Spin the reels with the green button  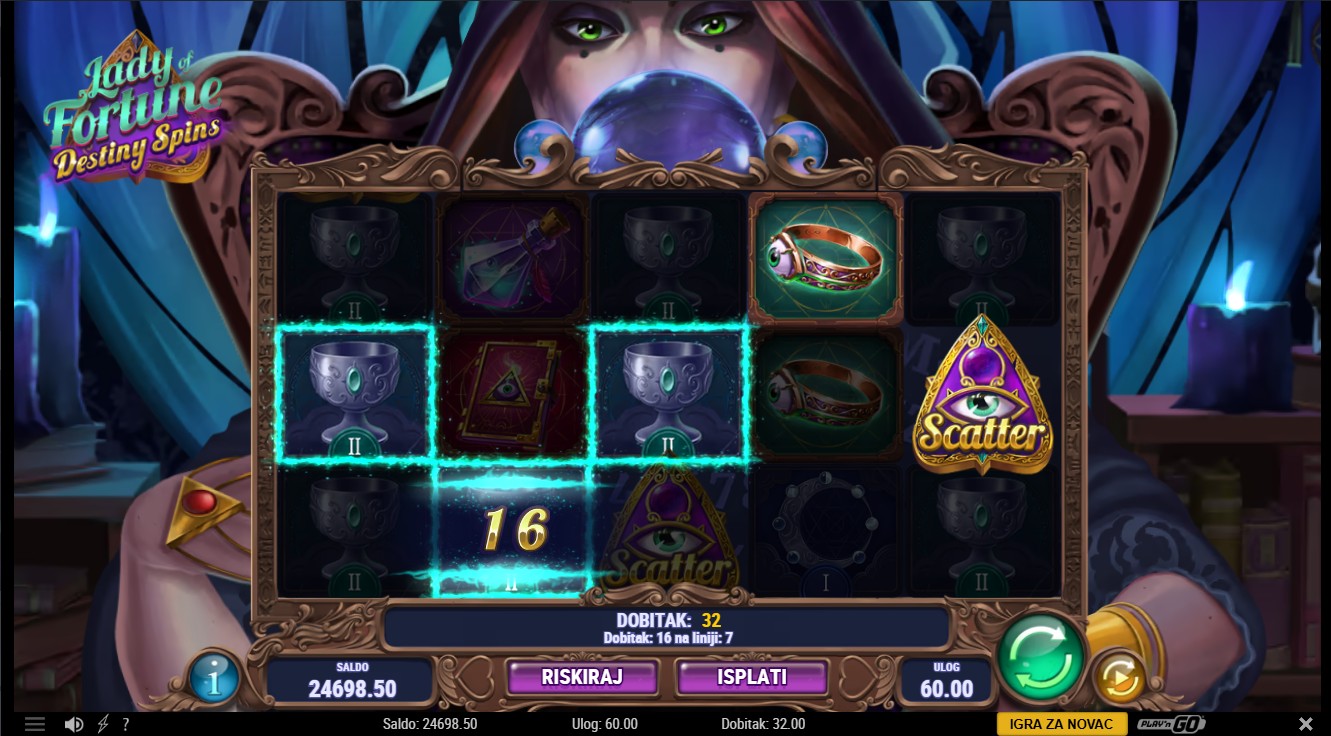[1040, 658]
